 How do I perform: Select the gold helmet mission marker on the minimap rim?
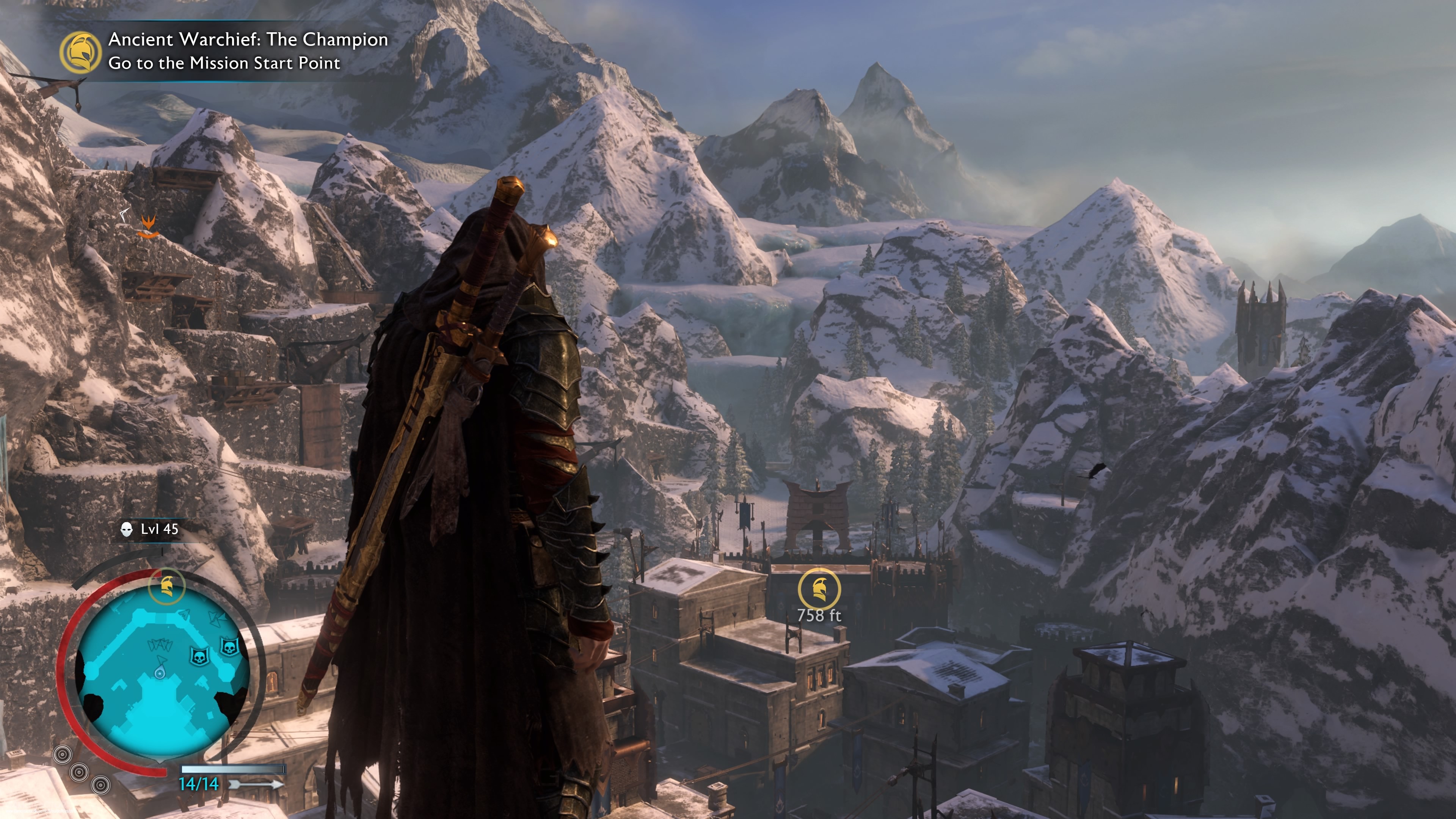pyautogui.click(x=166, y=585)
